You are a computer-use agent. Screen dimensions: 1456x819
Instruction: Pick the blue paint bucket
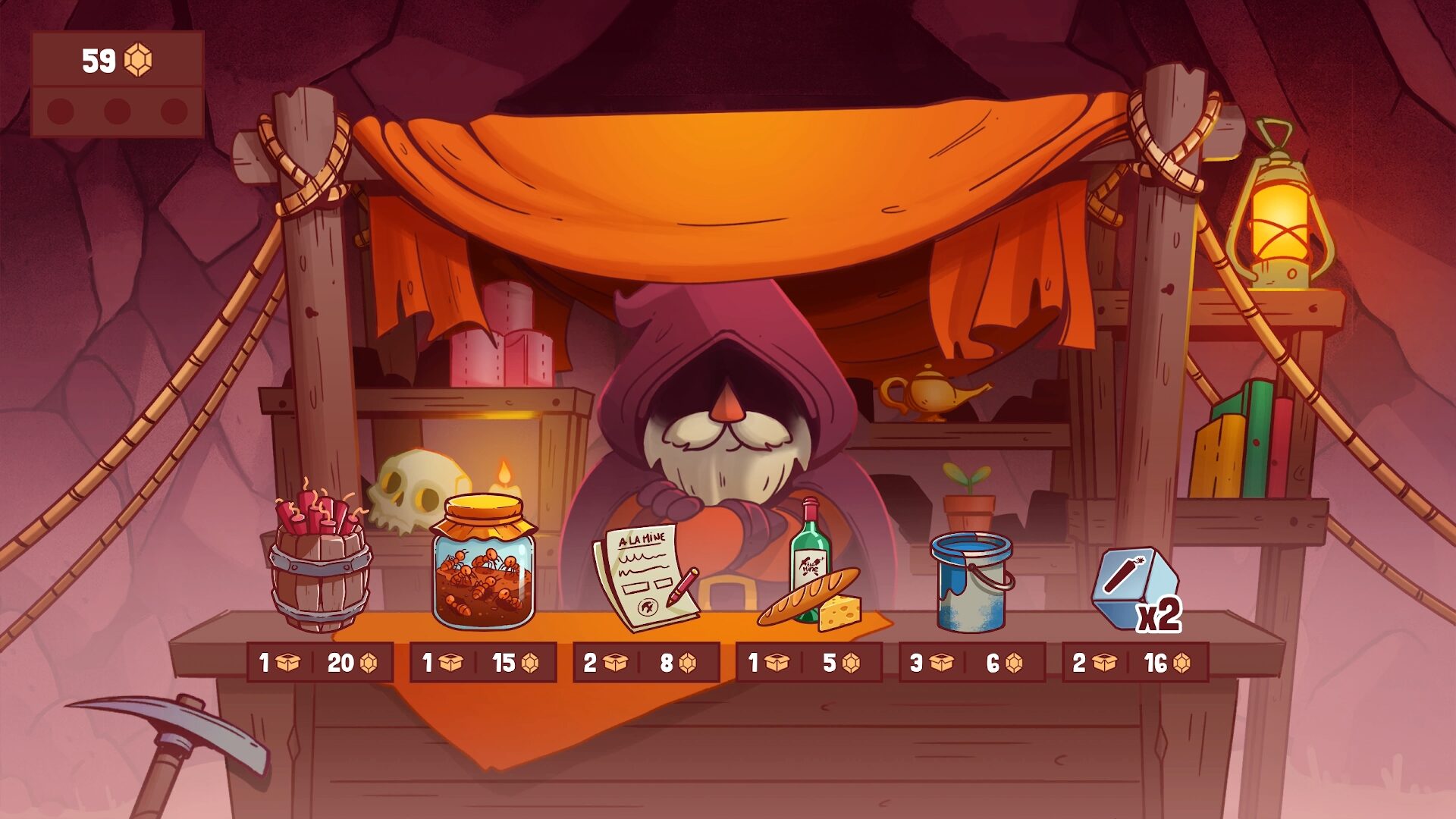click(971, 580)
